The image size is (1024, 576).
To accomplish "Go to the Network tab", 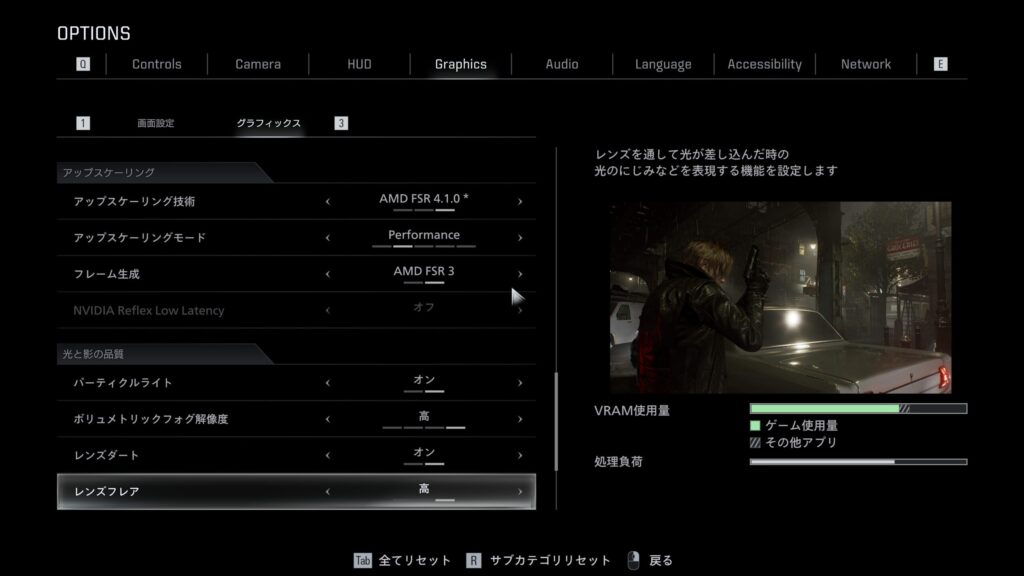I will click(865, 64).
